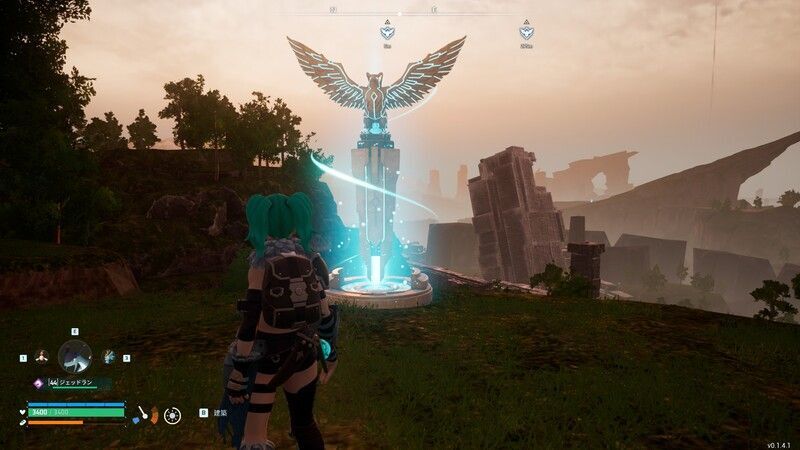Switch to the next blue party pal icon

point(108,356)
